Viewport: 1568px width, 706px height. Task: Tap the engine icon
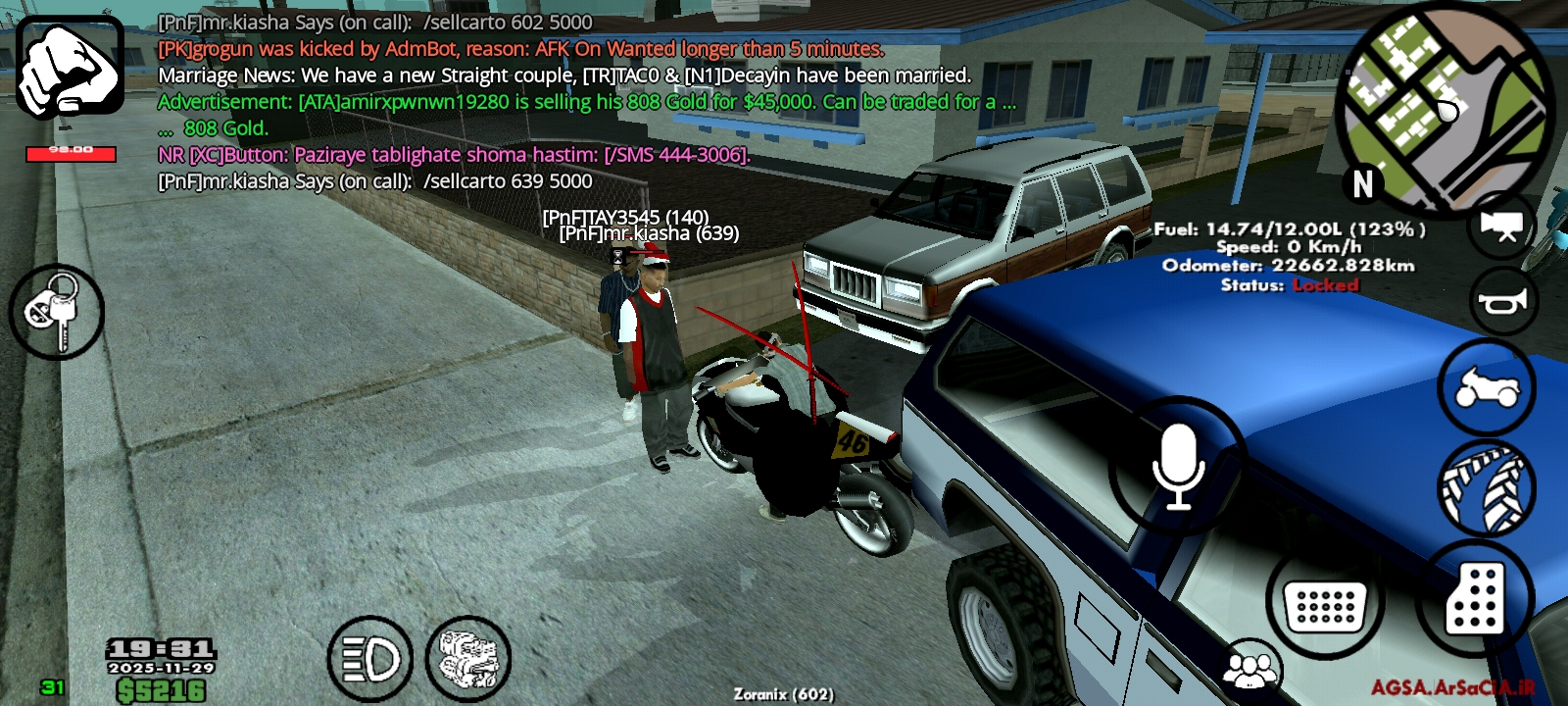click(470, 657)
